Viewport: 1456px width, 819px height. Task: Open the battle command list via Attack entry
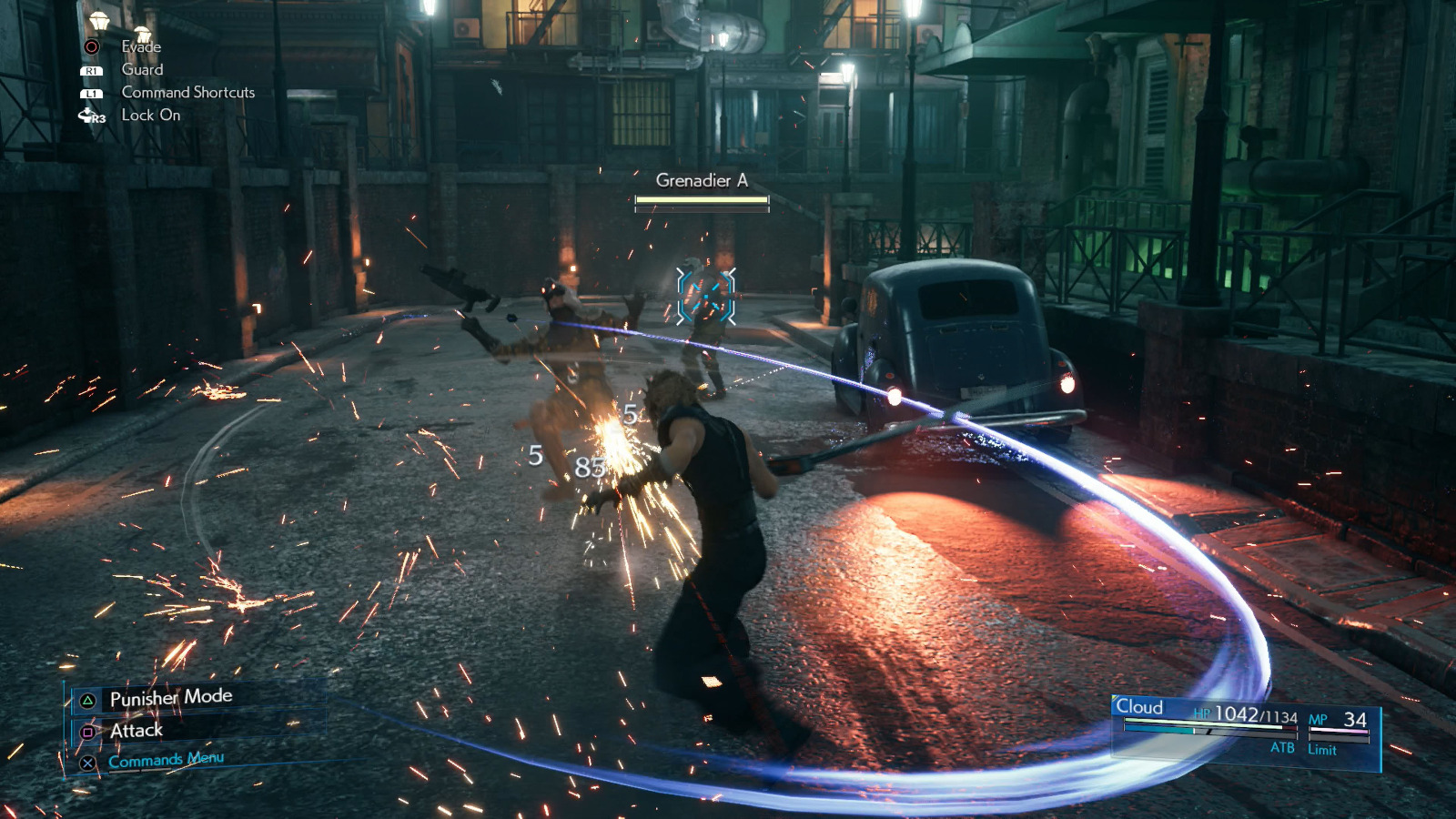click(x=136, y=731)
